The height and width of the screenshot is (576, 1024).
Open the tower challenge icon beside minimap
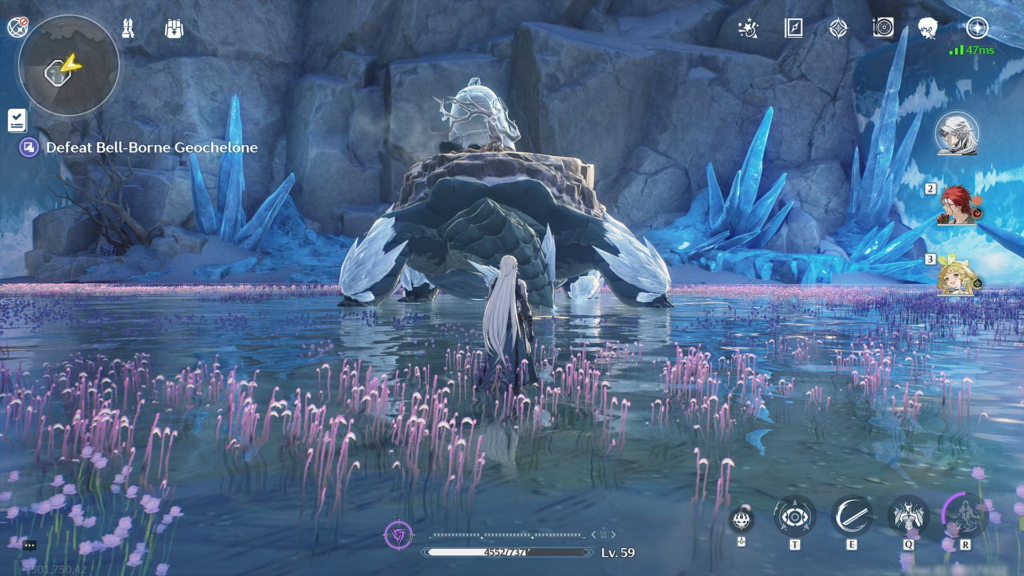pyautogui.click(x=128, y=28)
